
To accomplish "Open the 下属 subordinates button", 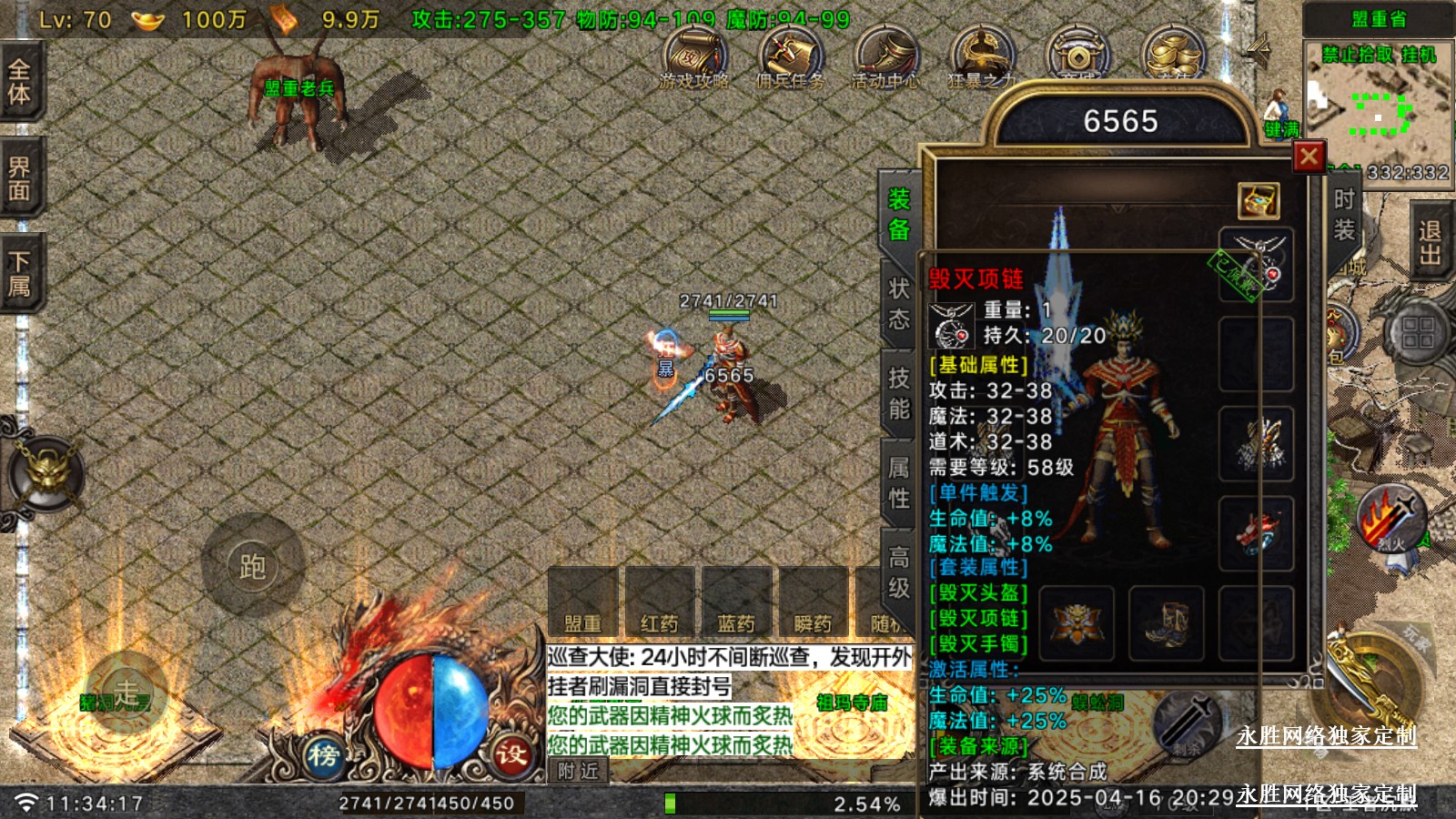I will (20, 275).
